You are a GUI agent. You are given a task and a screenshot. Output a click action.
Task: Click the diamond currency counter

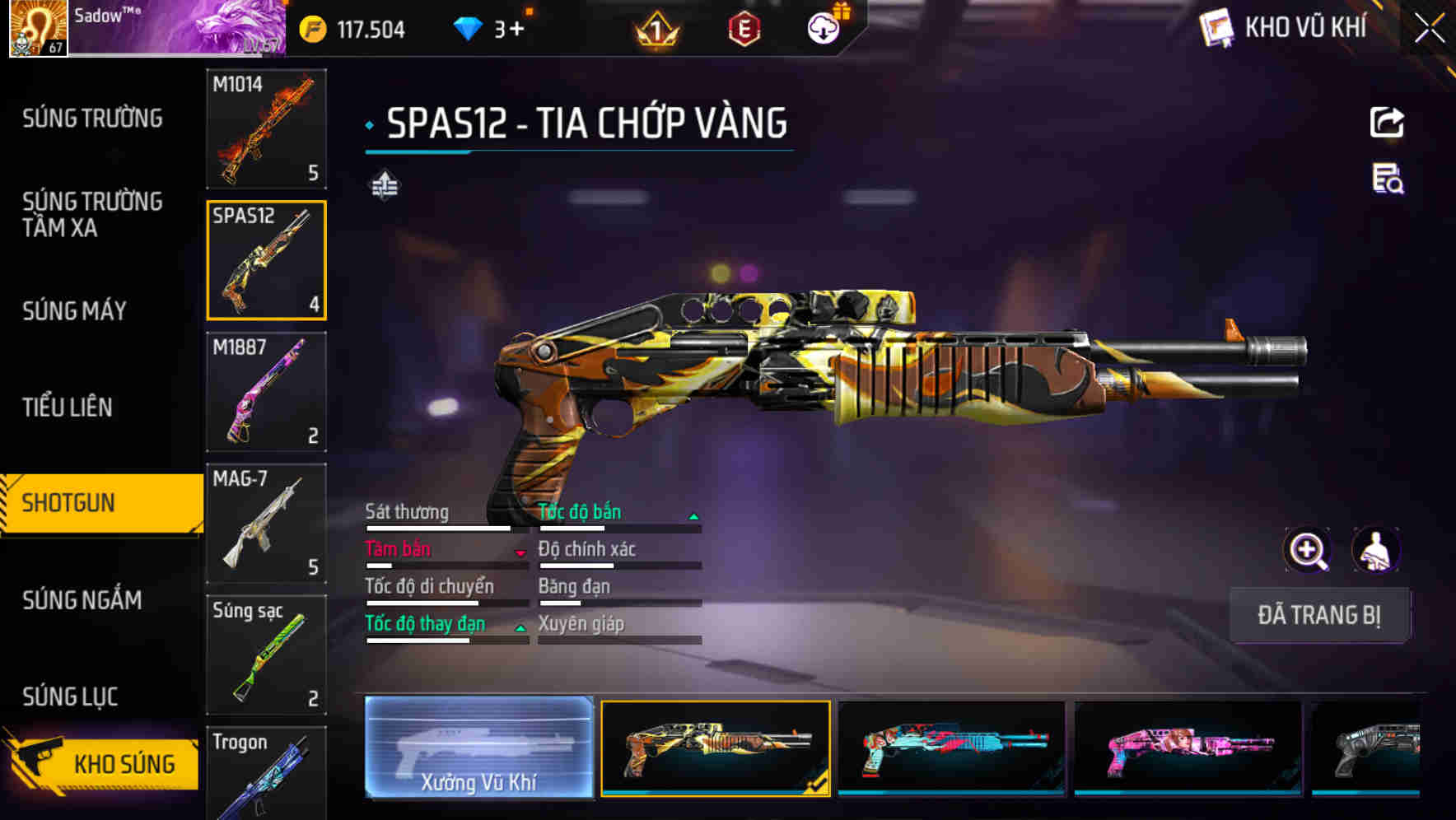coord(488,30)
